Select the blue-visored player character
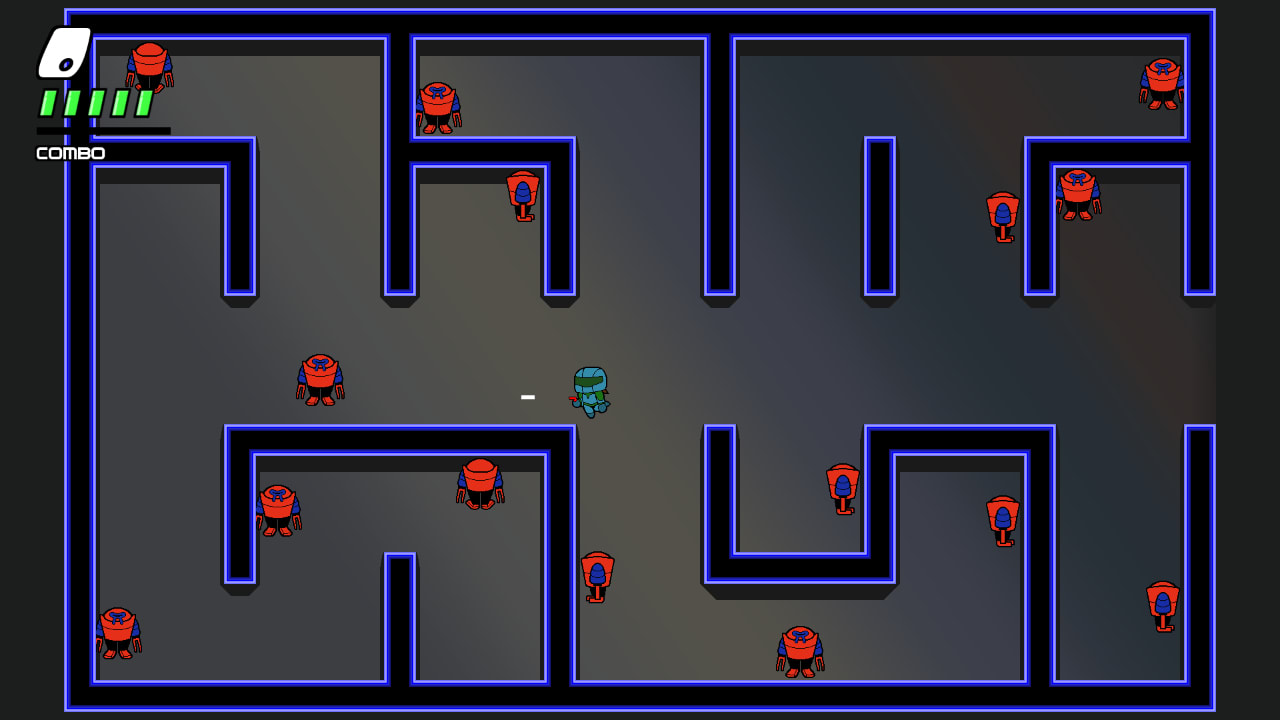The width and height of the screenshot is (1280, 720). click(590, 392)
